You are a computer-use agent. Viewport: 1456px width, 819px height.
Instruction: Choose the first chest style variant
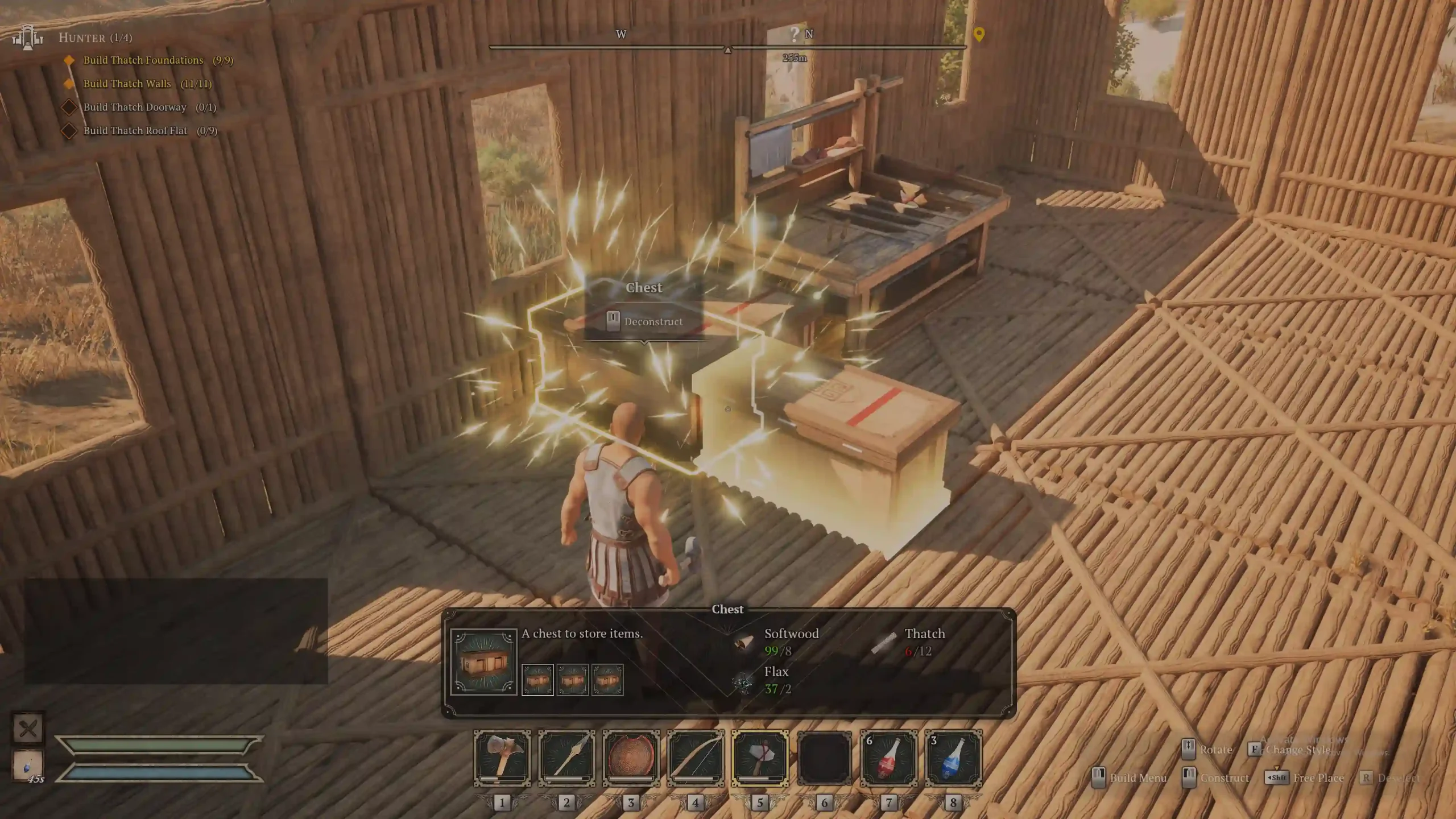click(x=537, y=680)
